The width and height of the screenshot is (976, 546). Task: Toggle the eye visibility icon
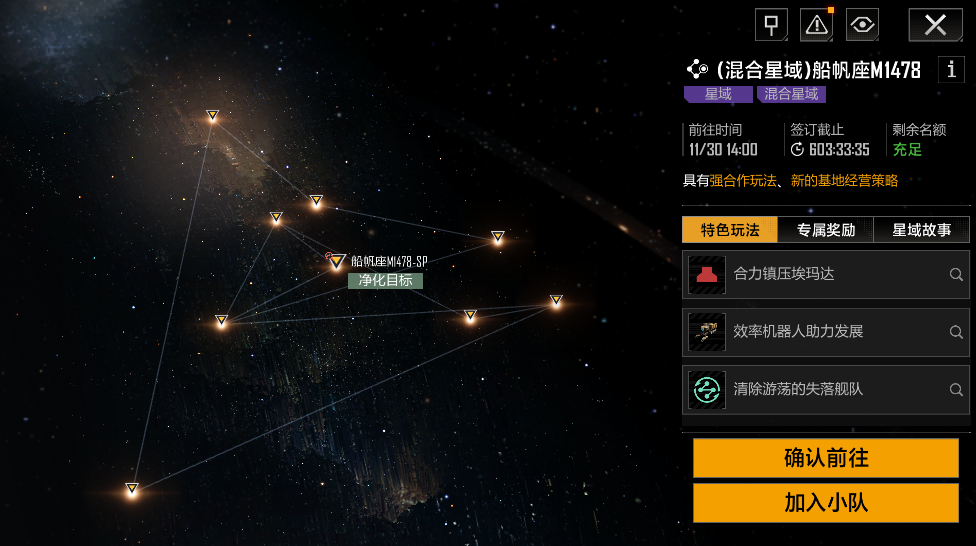point(862,25)
